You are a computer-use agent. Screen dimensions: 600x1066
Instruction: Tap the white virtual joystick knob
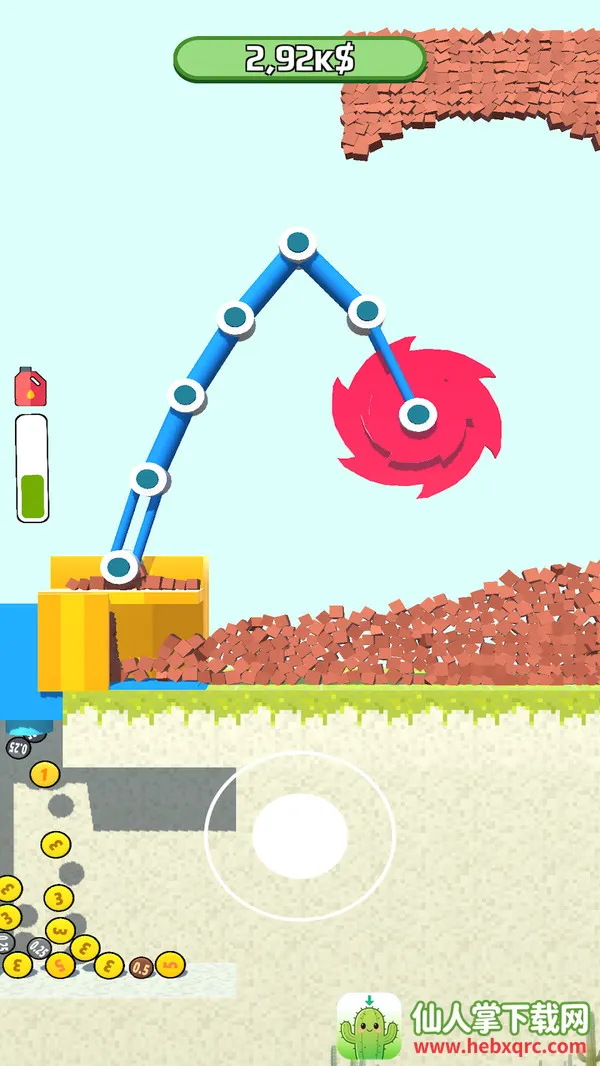pos(300,834)
